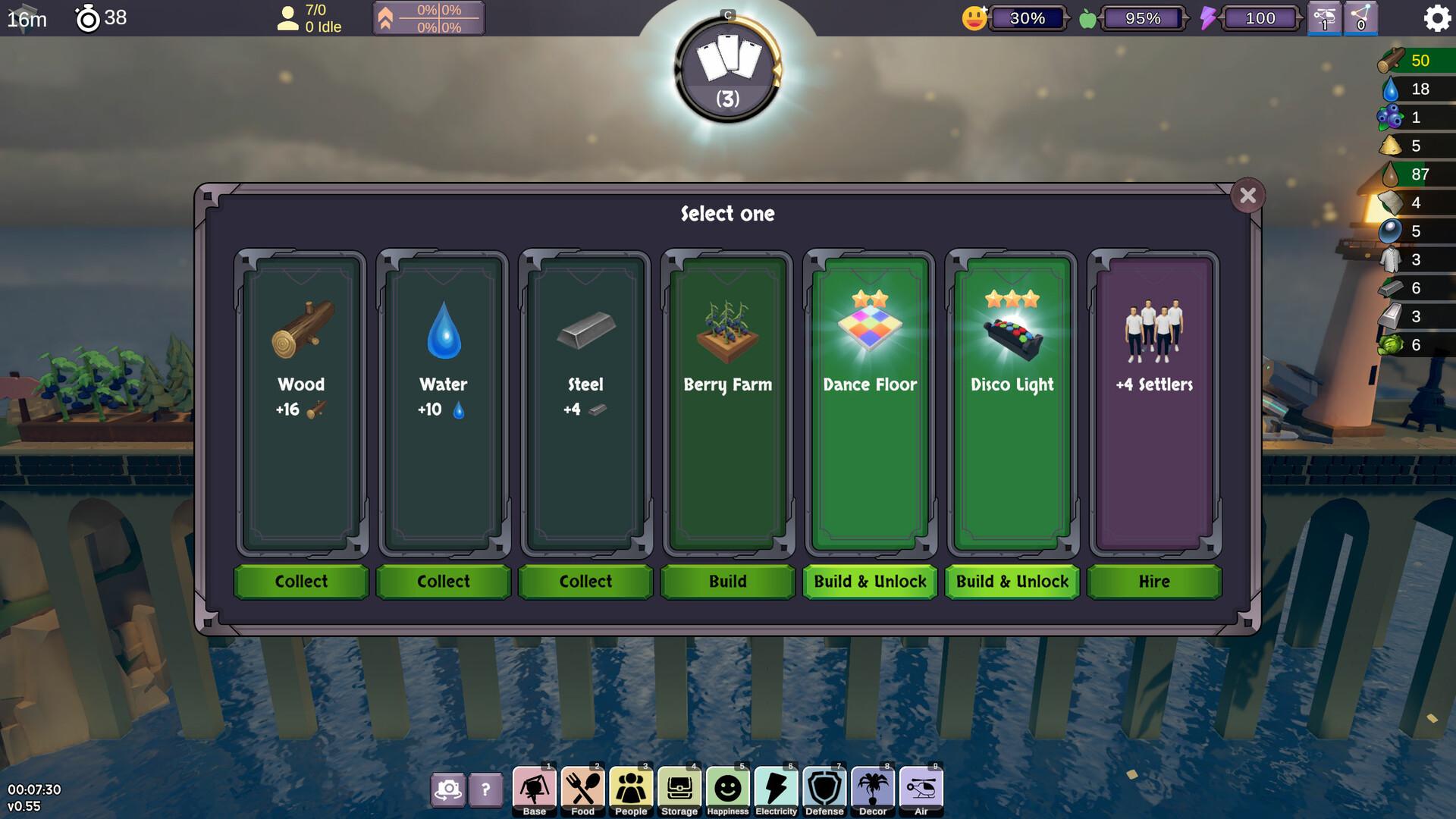Open the game settings gear
Viewport: 1456px width, 819px height.
[x=1436, y=20]
